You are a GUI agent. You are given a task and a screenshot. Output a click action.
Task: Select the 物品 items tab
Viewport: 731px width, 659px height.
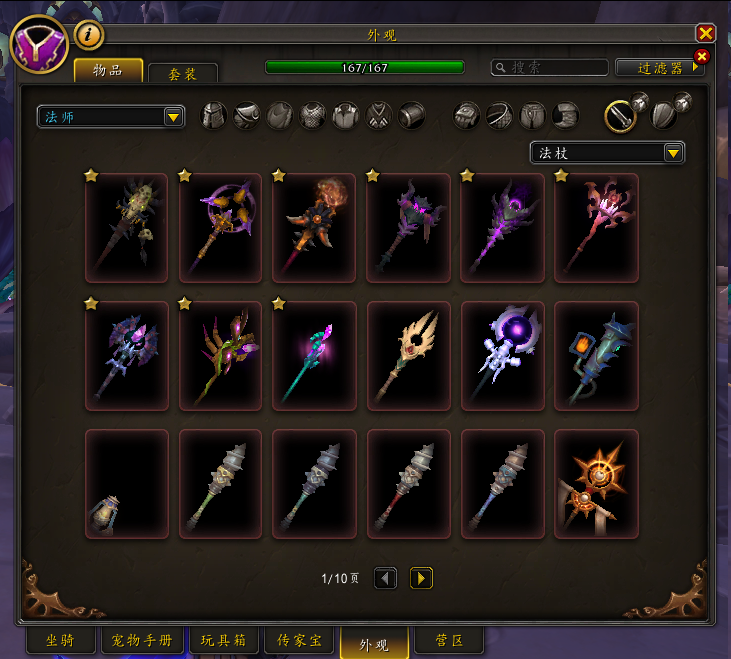107,70
